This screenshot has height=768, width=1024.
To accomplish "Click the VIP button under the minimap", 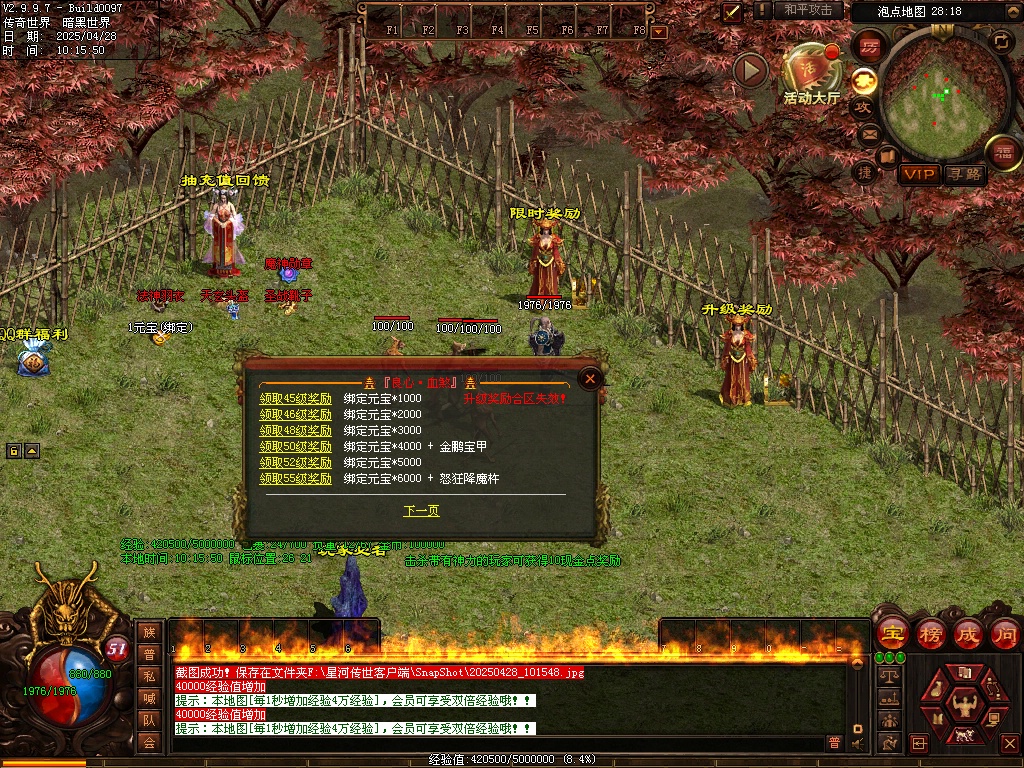I will tap(918, 174).
